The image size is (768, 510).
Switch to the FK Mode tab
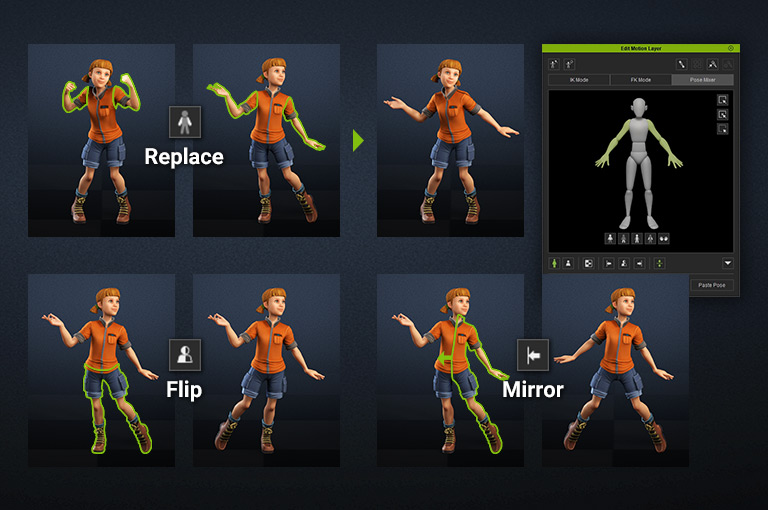coord(639,80)
